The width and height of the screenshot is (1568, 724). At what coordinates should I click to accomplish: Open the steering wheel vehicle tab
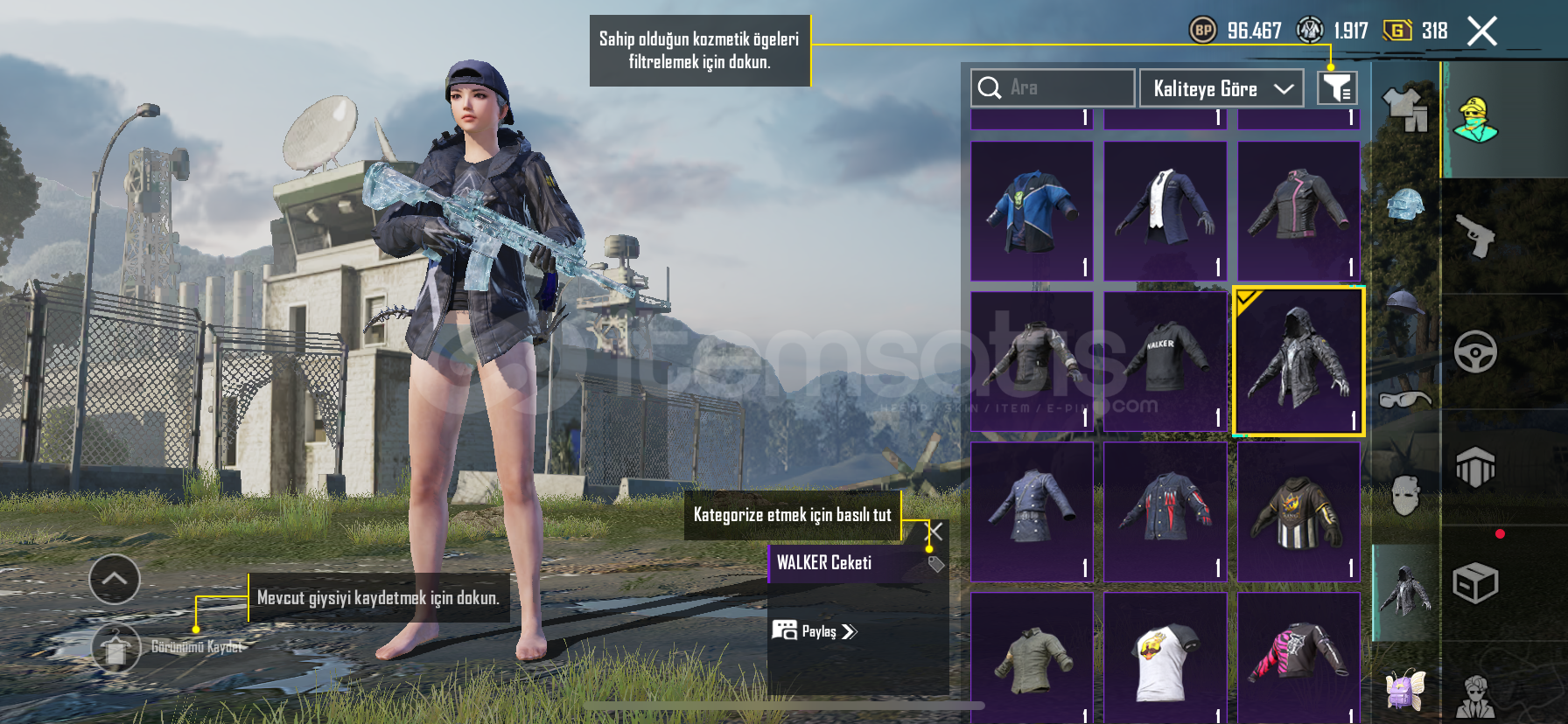click(1475, 352)
